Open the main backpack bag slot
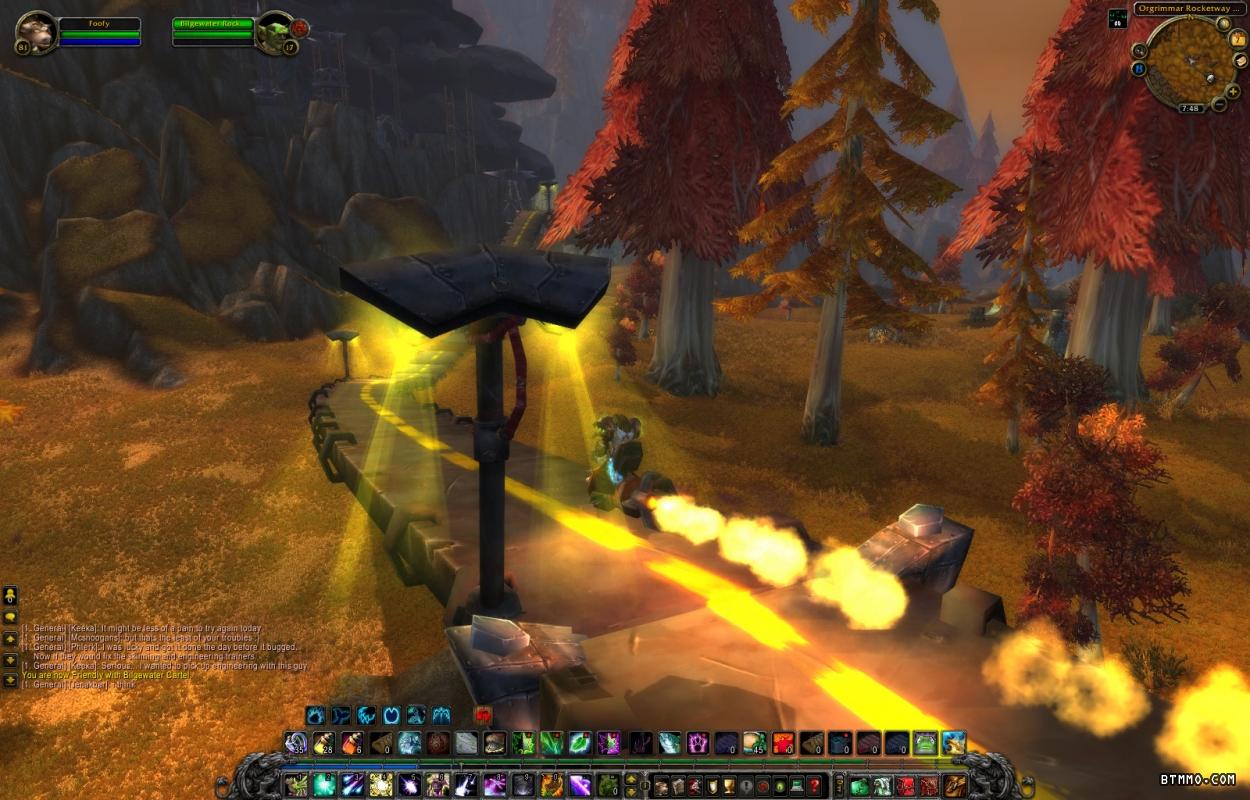This screenshot has width=1250, height=800. click(x=956, y=785)
